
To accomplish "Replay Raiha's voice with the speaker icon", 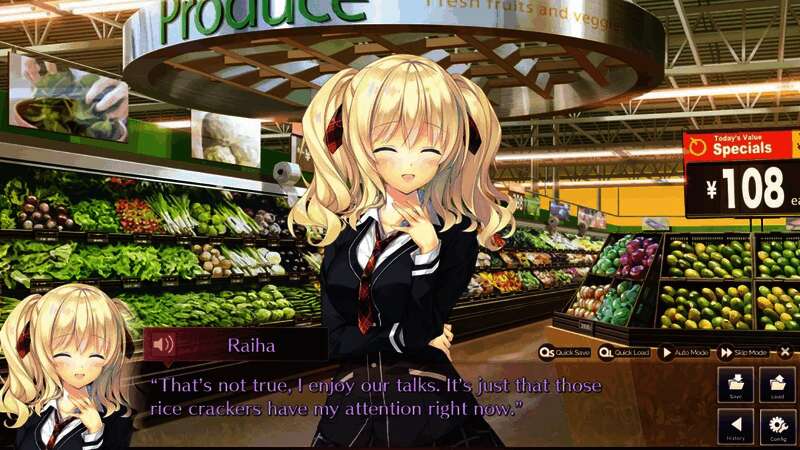I will click(162, 345).
